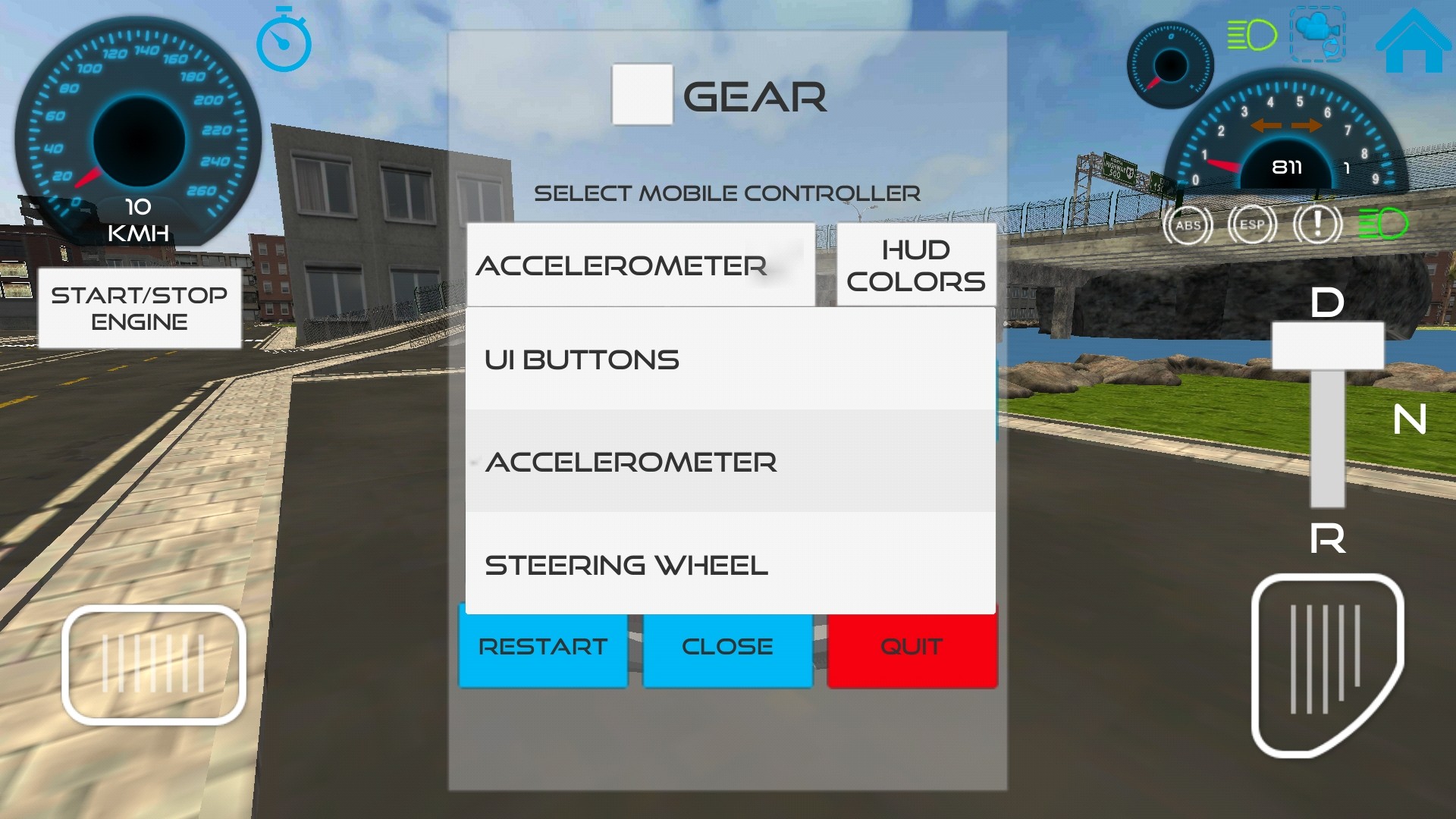The height and width of the screenshot is (819, 1456).
Task: Tap the brake pedal
Action: tap(154, 664)
